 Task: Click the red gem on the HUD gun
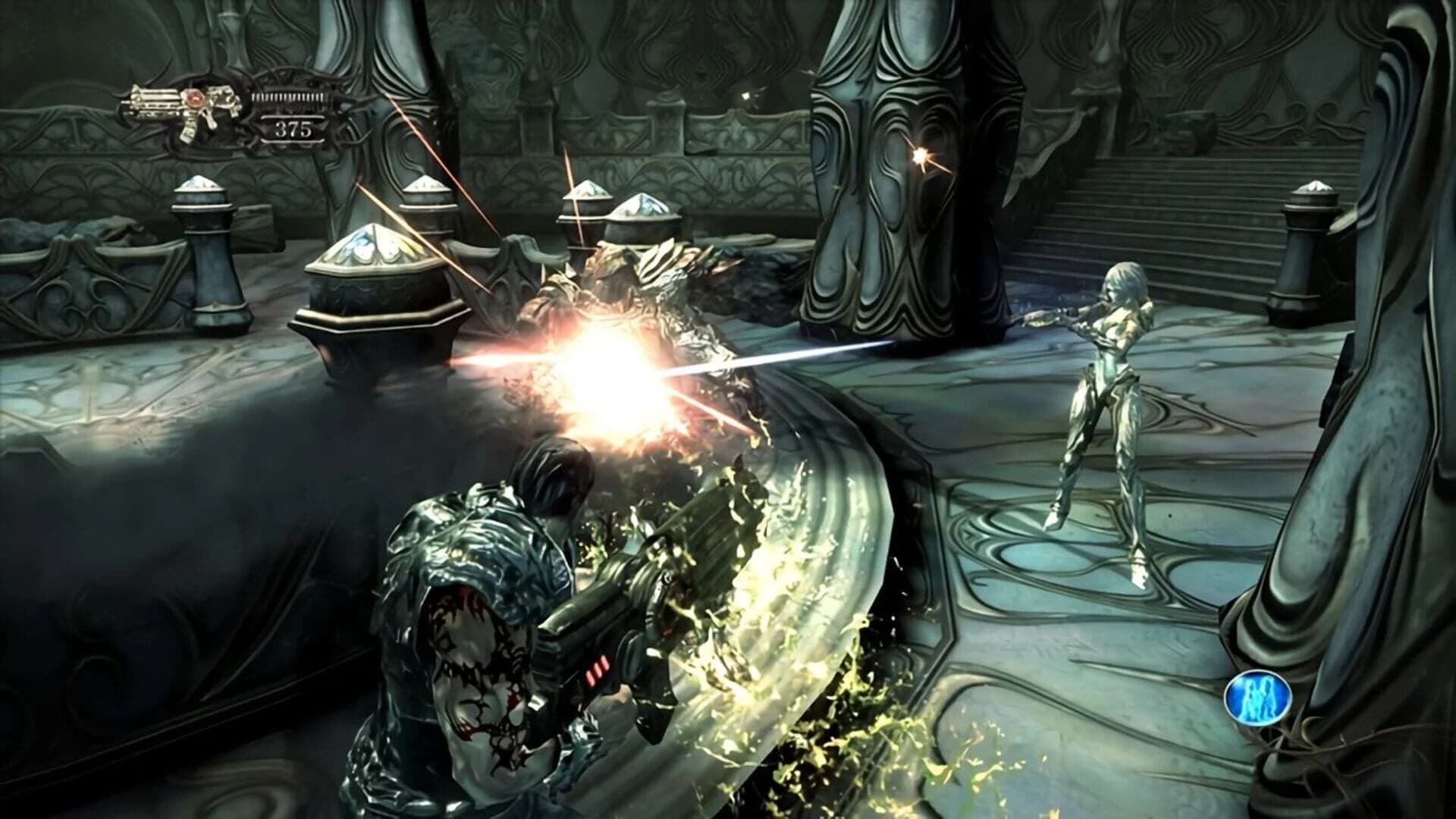pos(196,99)
